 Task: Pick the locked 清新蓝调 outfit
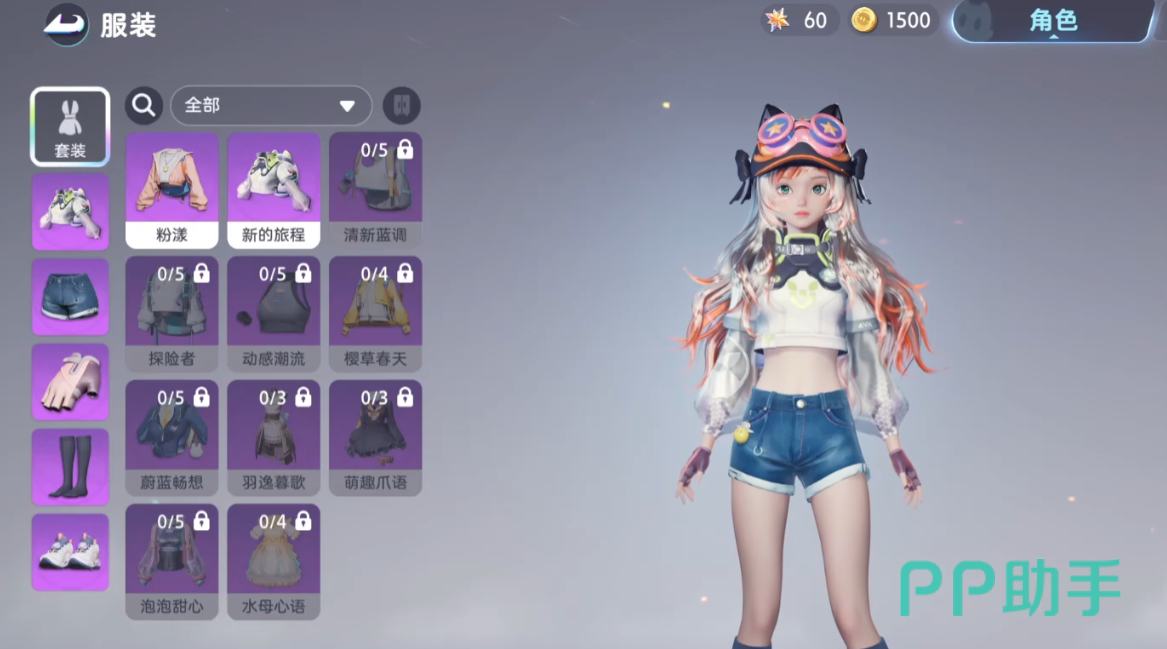point(375,190)
